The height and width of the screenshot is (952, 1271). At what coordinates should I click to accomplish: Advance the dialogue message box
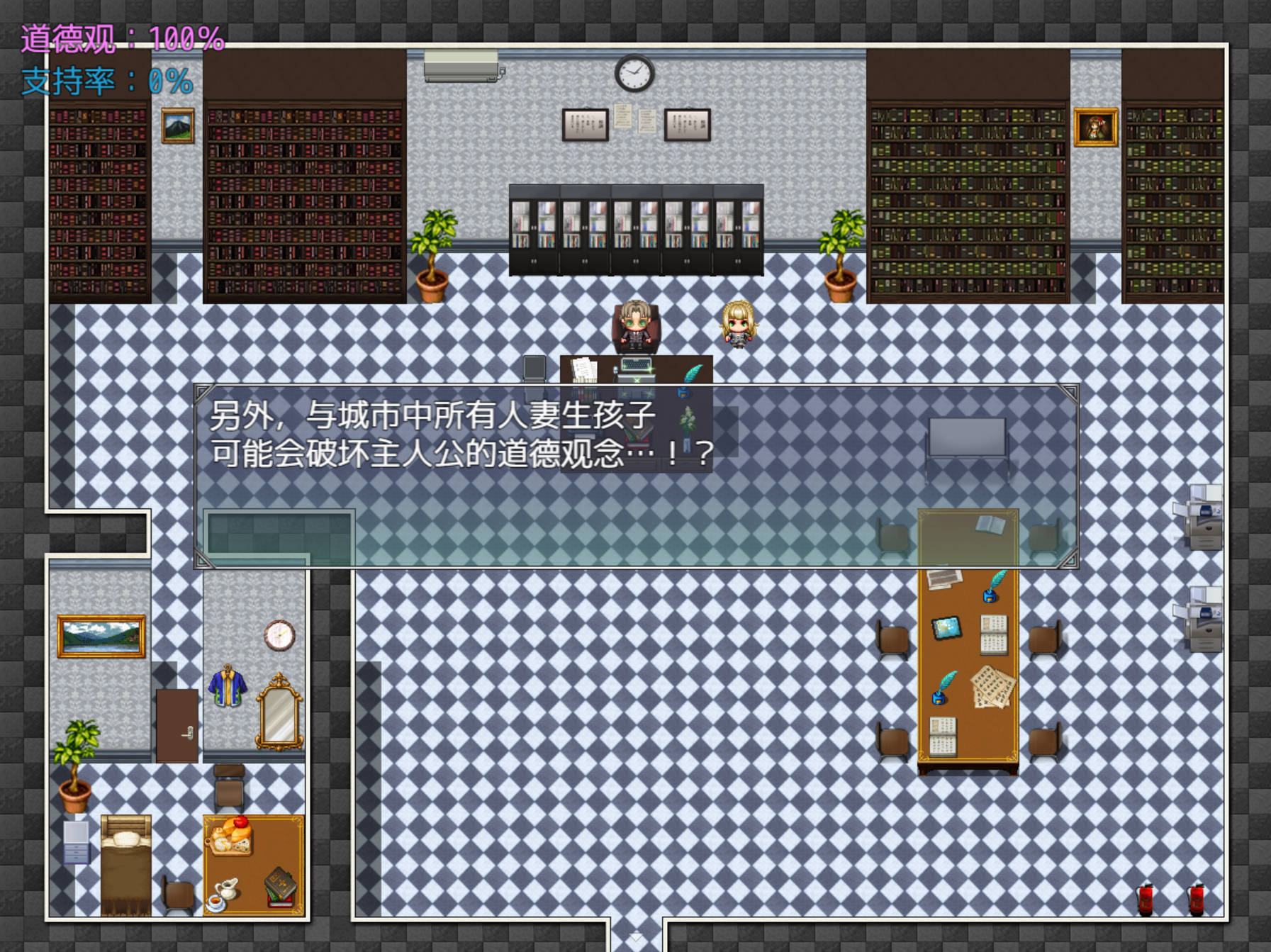636,476
